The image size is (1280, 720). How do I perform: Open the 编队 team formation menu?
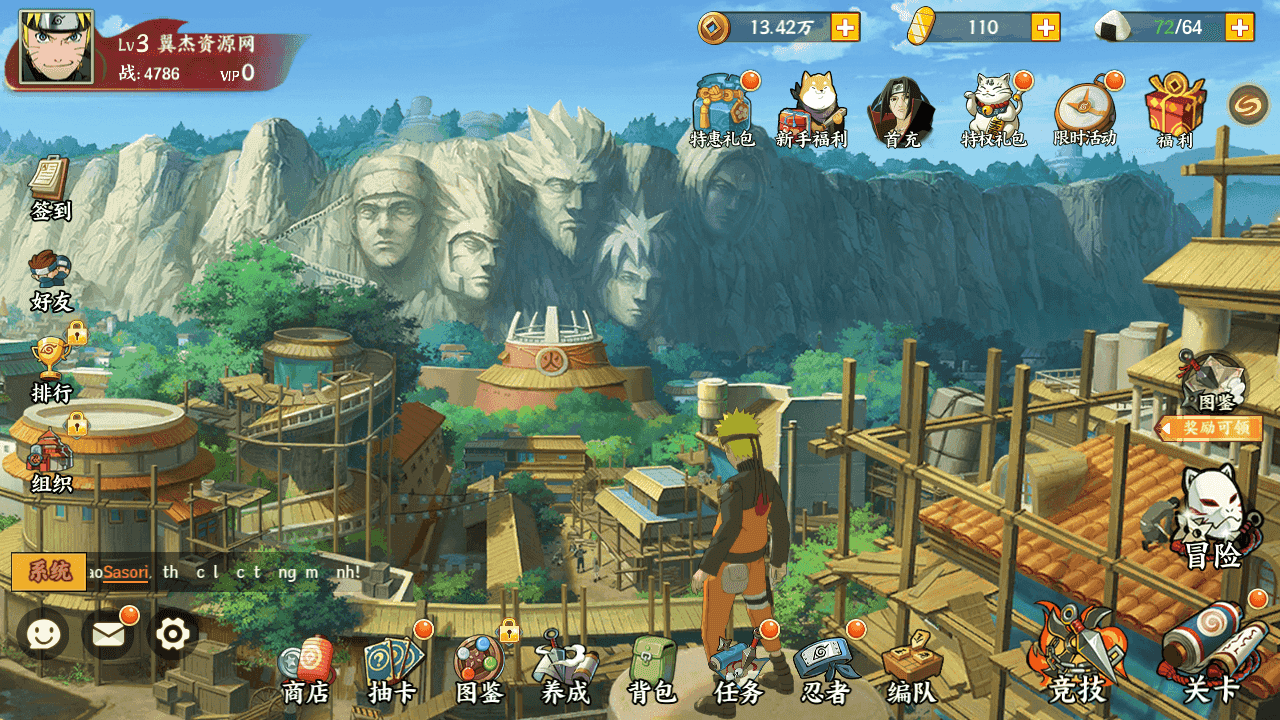[911, 668]
